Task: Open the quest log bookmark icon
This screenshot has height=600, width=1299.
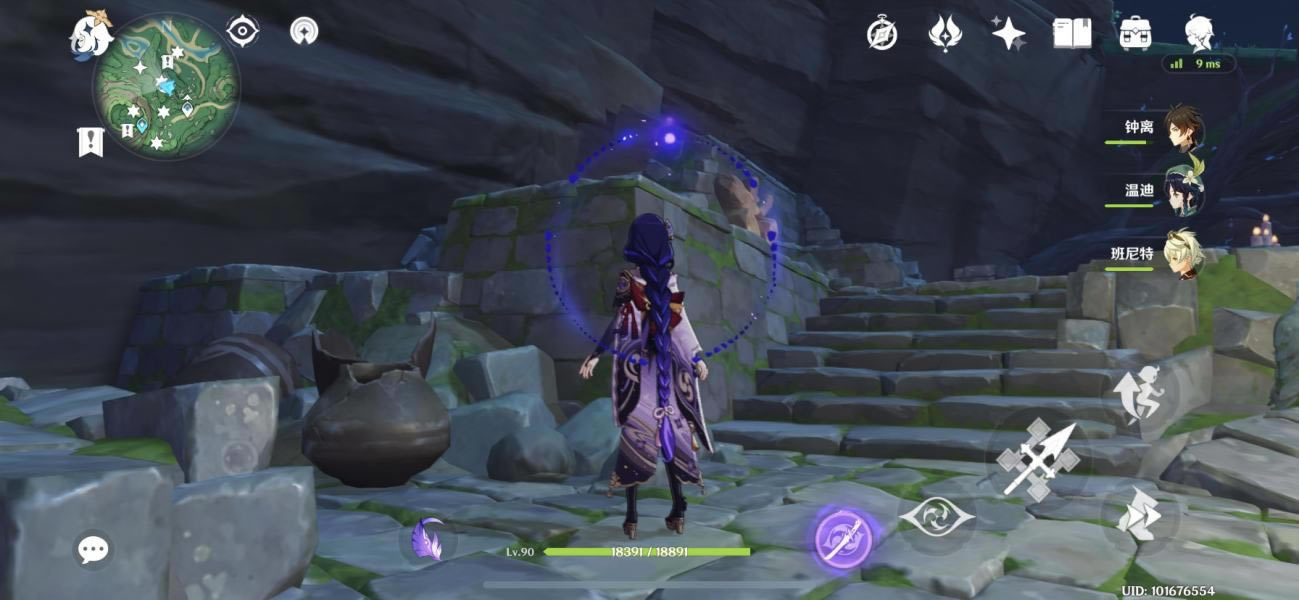Action: tap(90, 142)
